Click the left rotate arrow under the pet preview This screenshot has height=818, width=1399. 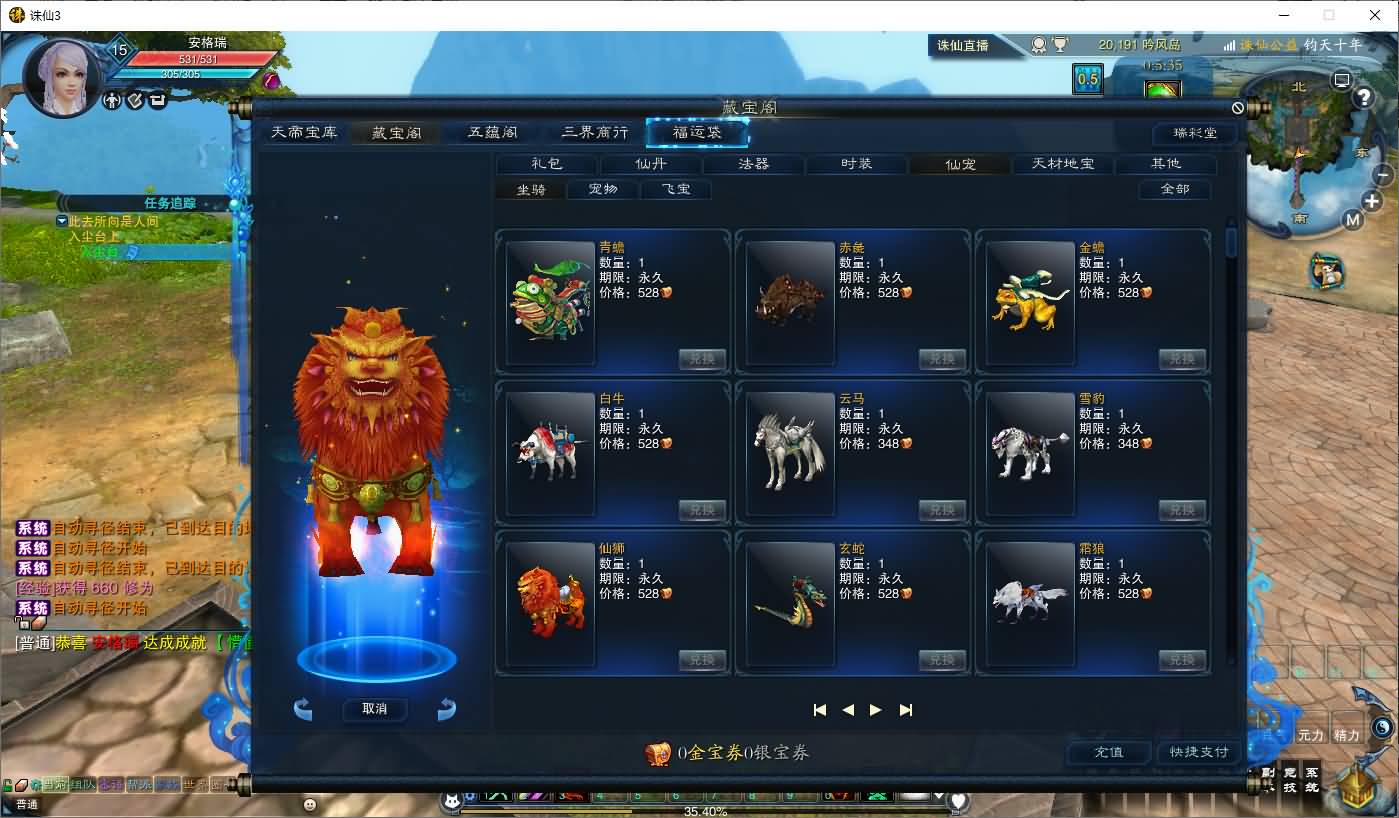[302, 709]
